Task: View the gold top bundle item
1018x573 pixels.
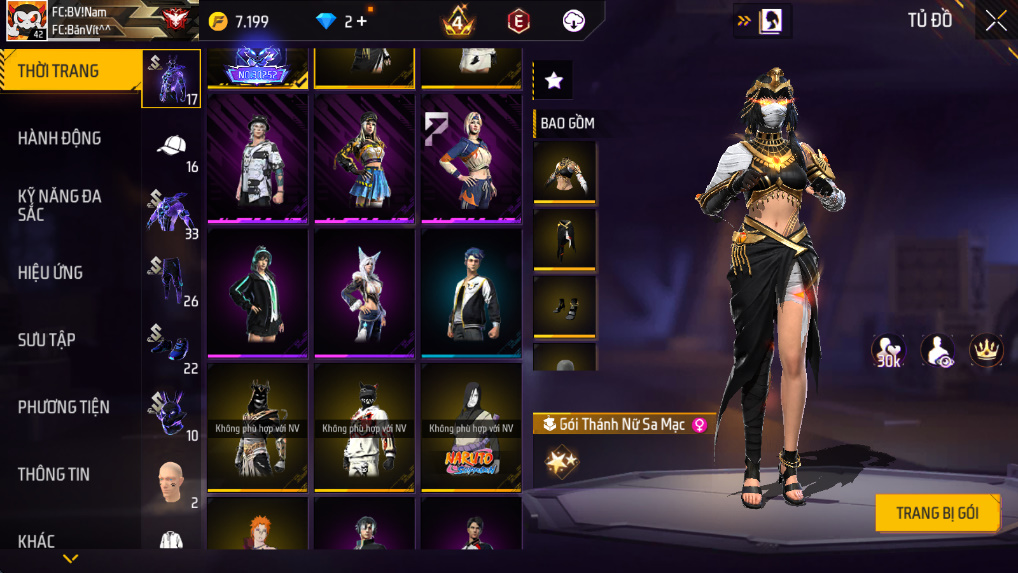Action: [564, 171]
